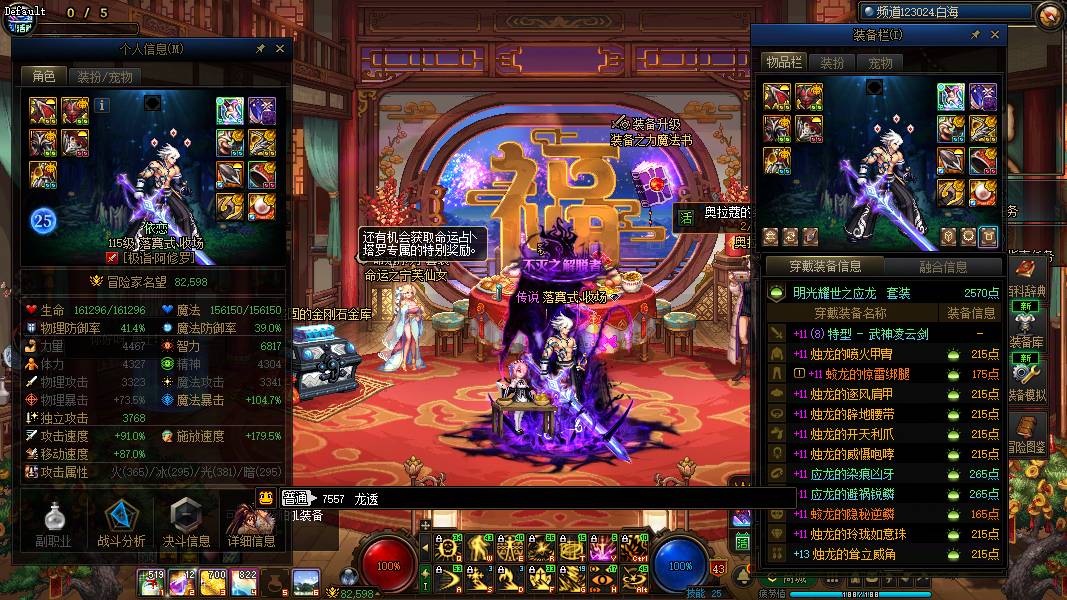Select the 物品栏 tab in equipment window
The image size is (1067, 600).
[x=785, y=63]
